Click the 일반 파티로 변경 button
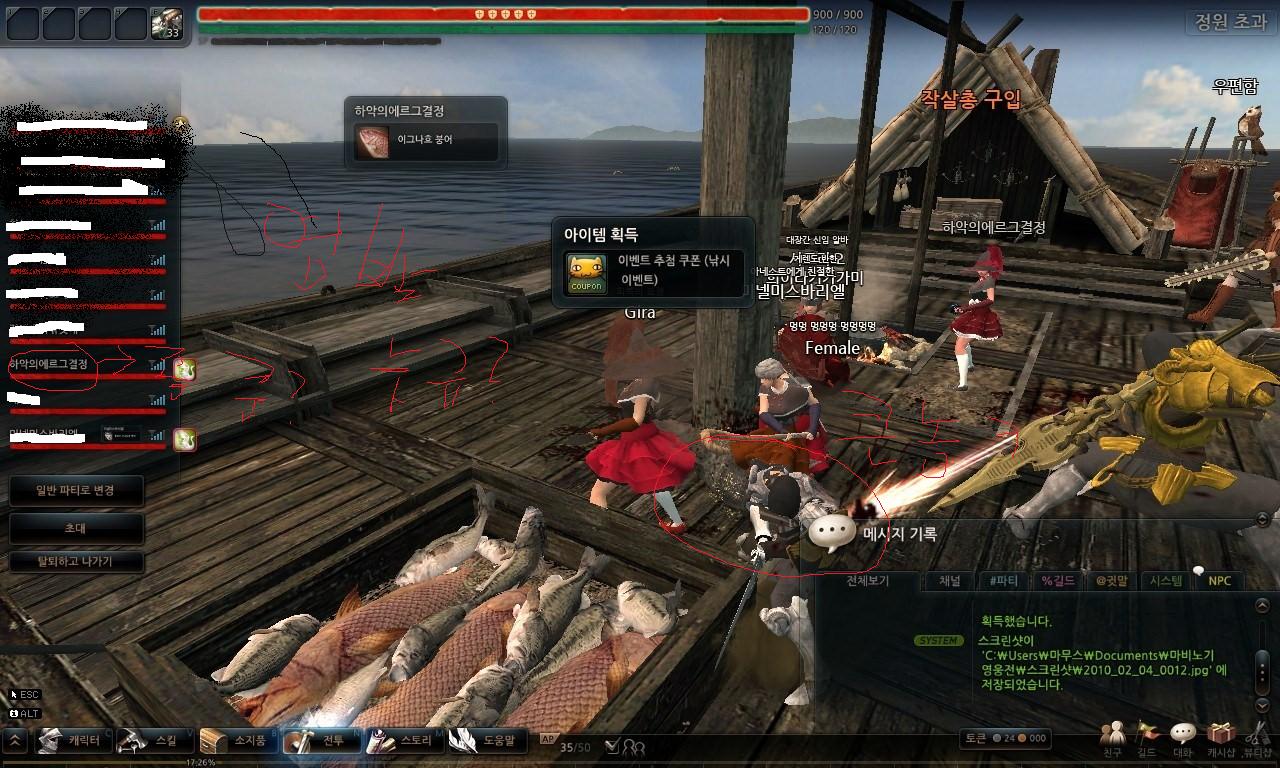Viewport: 1280px width, 768px height. [76, 491]
